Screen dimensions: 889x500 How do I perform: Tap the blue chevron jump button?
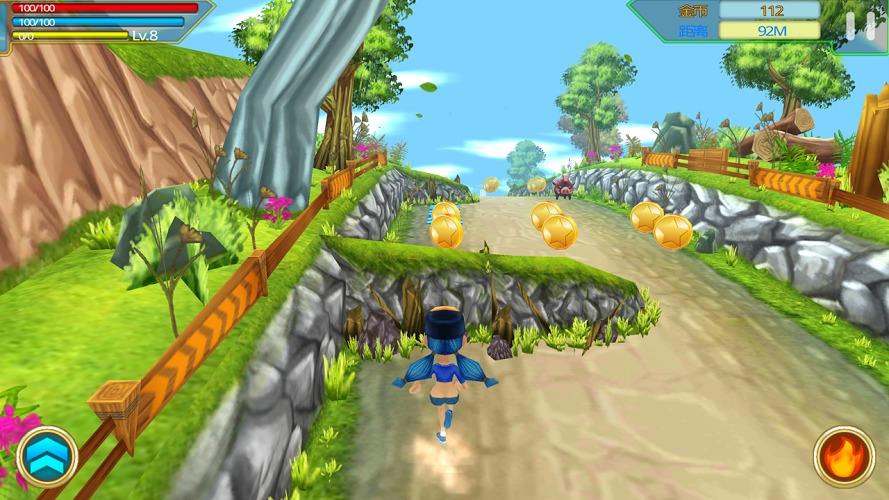[47, 456]
